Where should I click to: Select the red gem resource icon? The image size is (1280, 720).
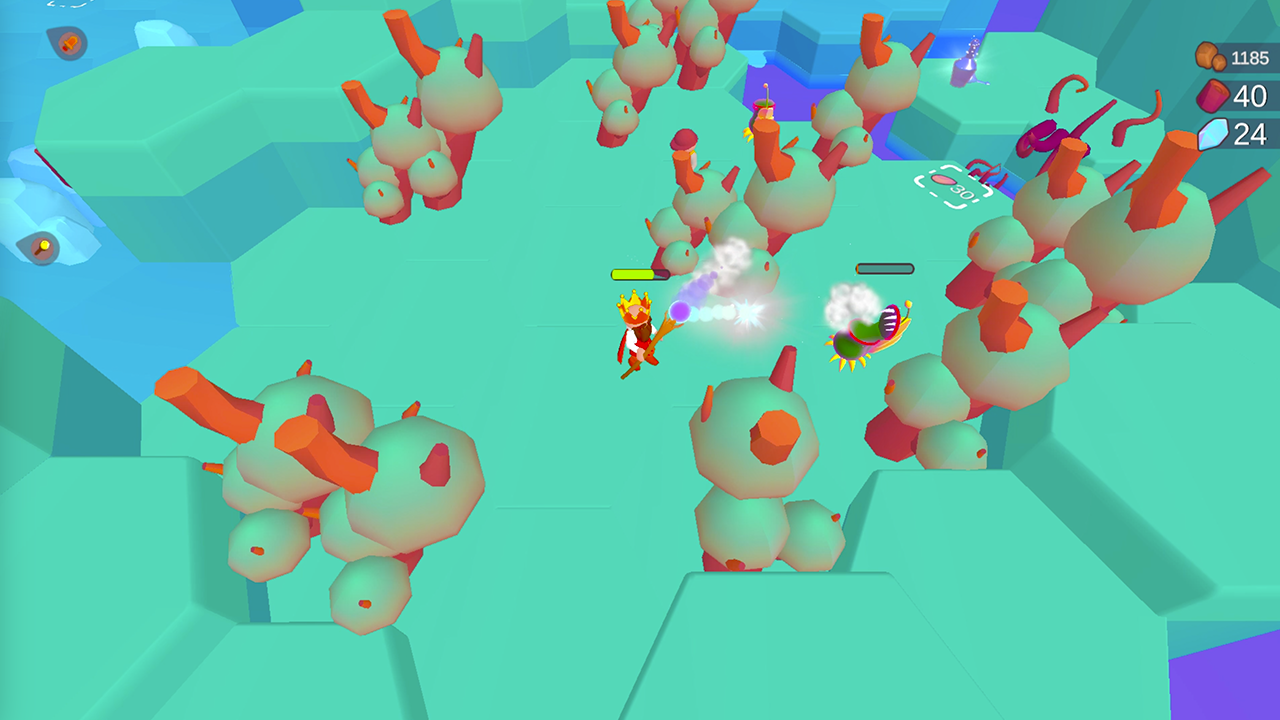click(1211, 97)
